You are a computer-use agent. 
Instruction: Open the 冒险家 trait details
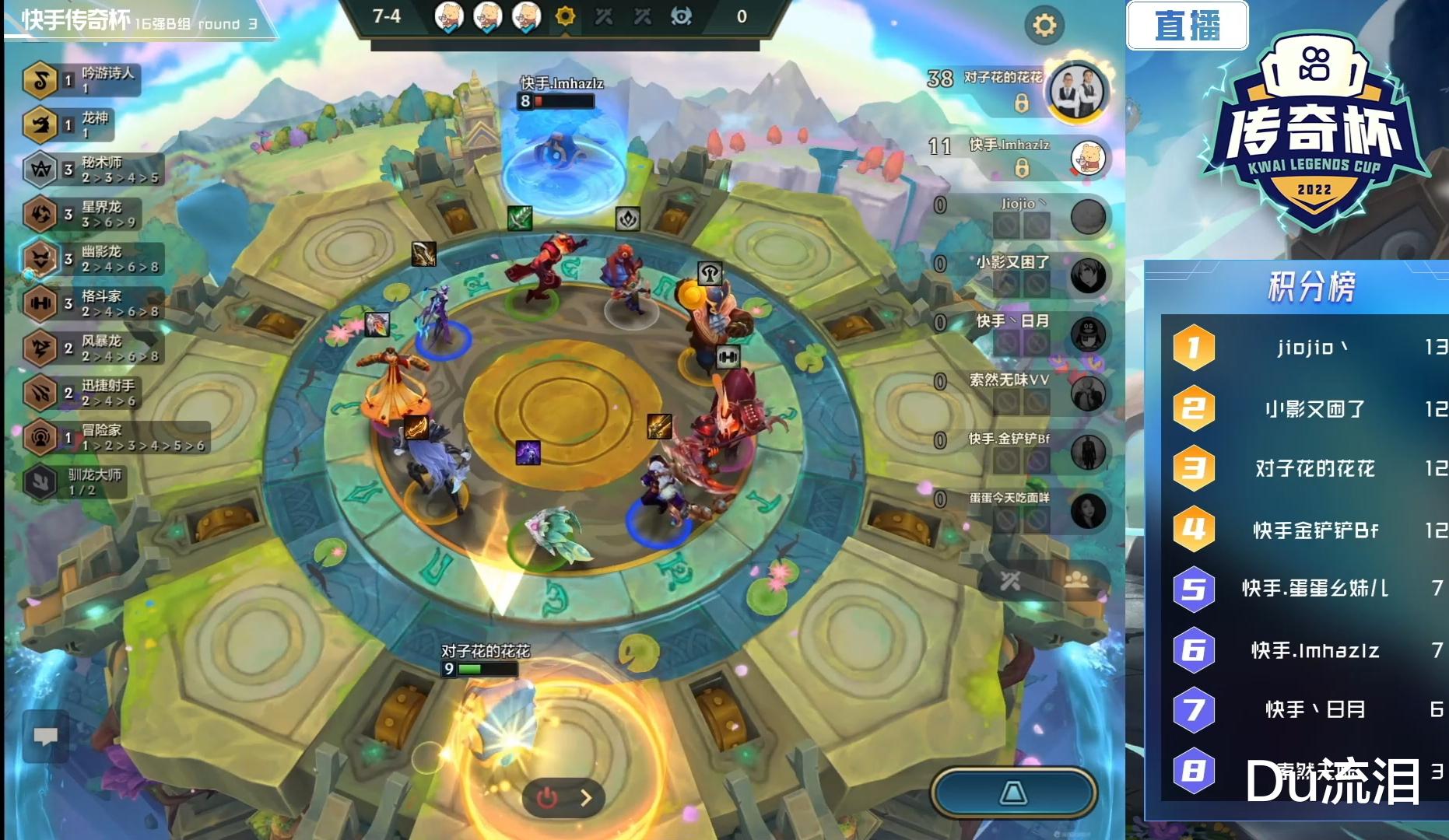[115, 437]
